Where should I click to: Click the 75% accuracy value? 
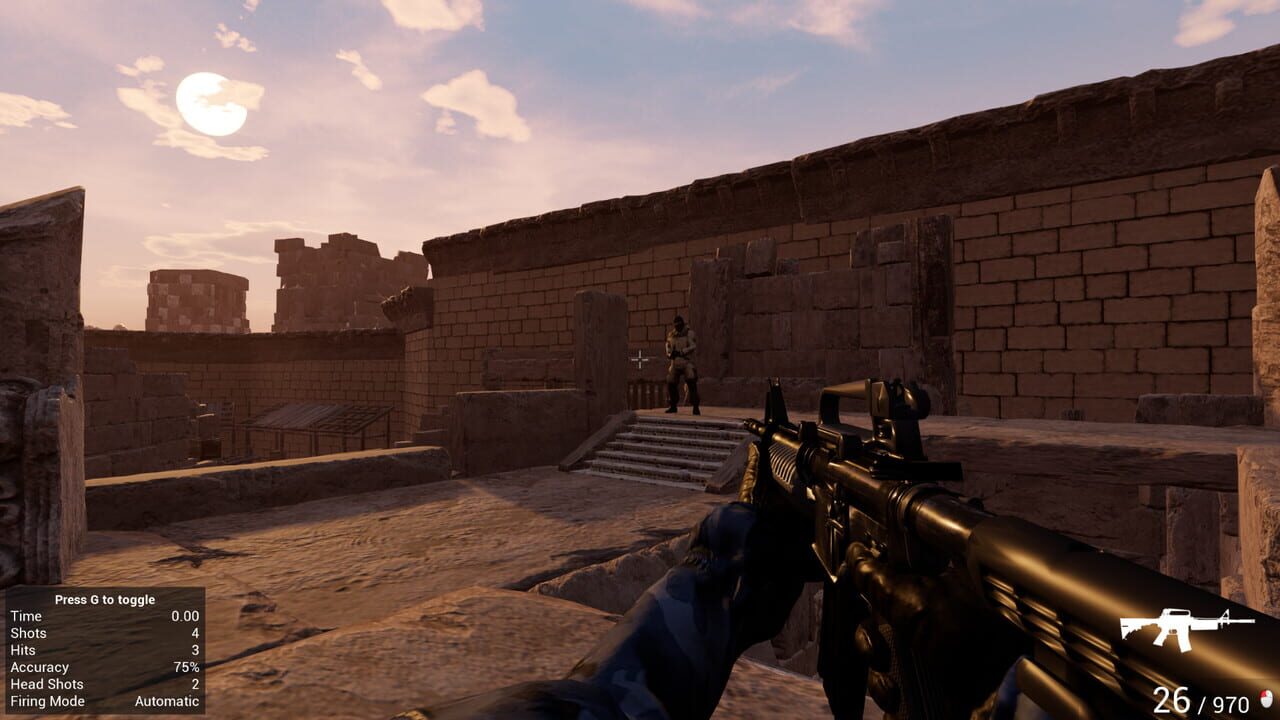pos(187,667)
